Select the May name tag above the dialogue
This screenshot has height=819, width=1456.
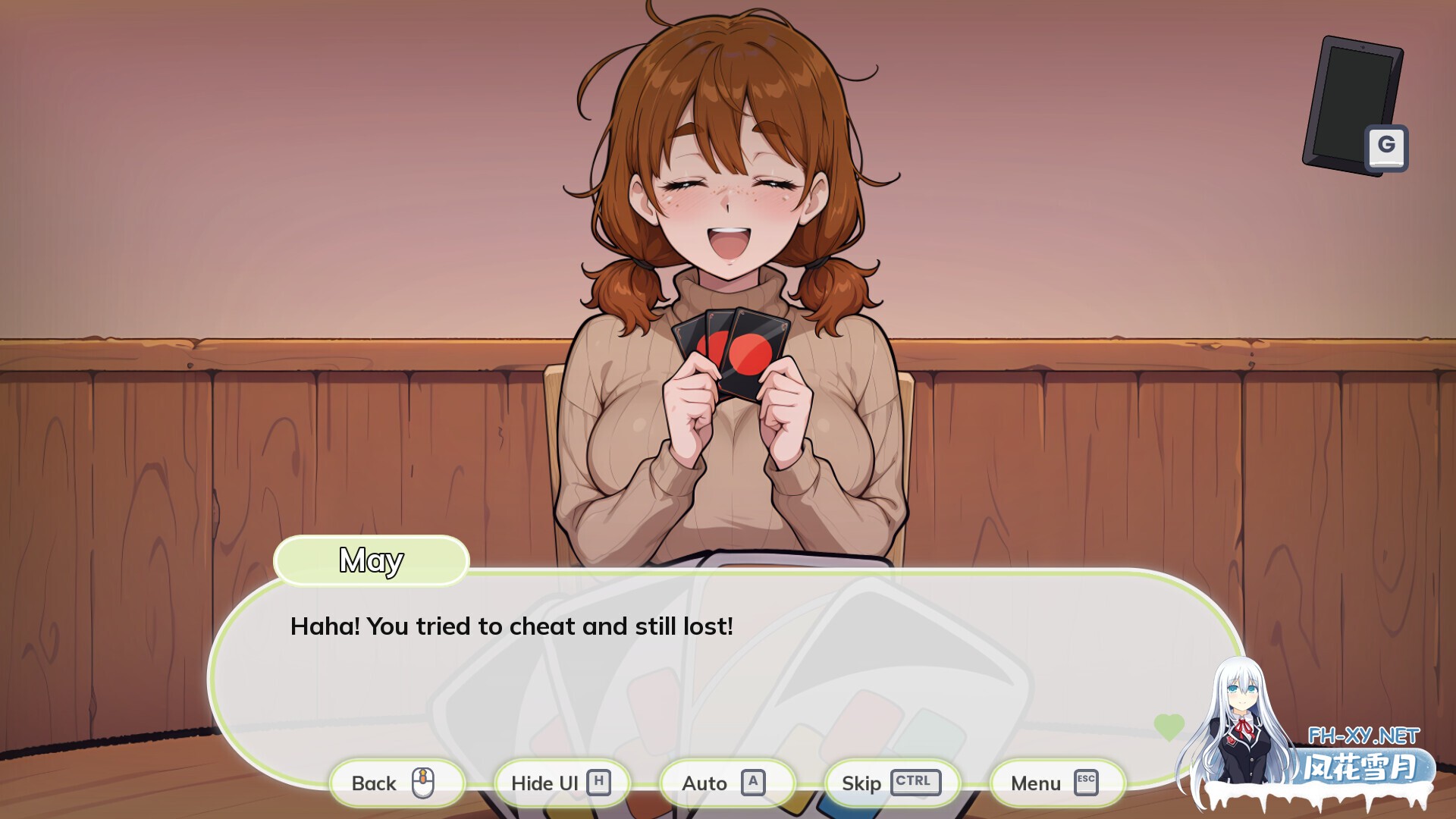371,560
